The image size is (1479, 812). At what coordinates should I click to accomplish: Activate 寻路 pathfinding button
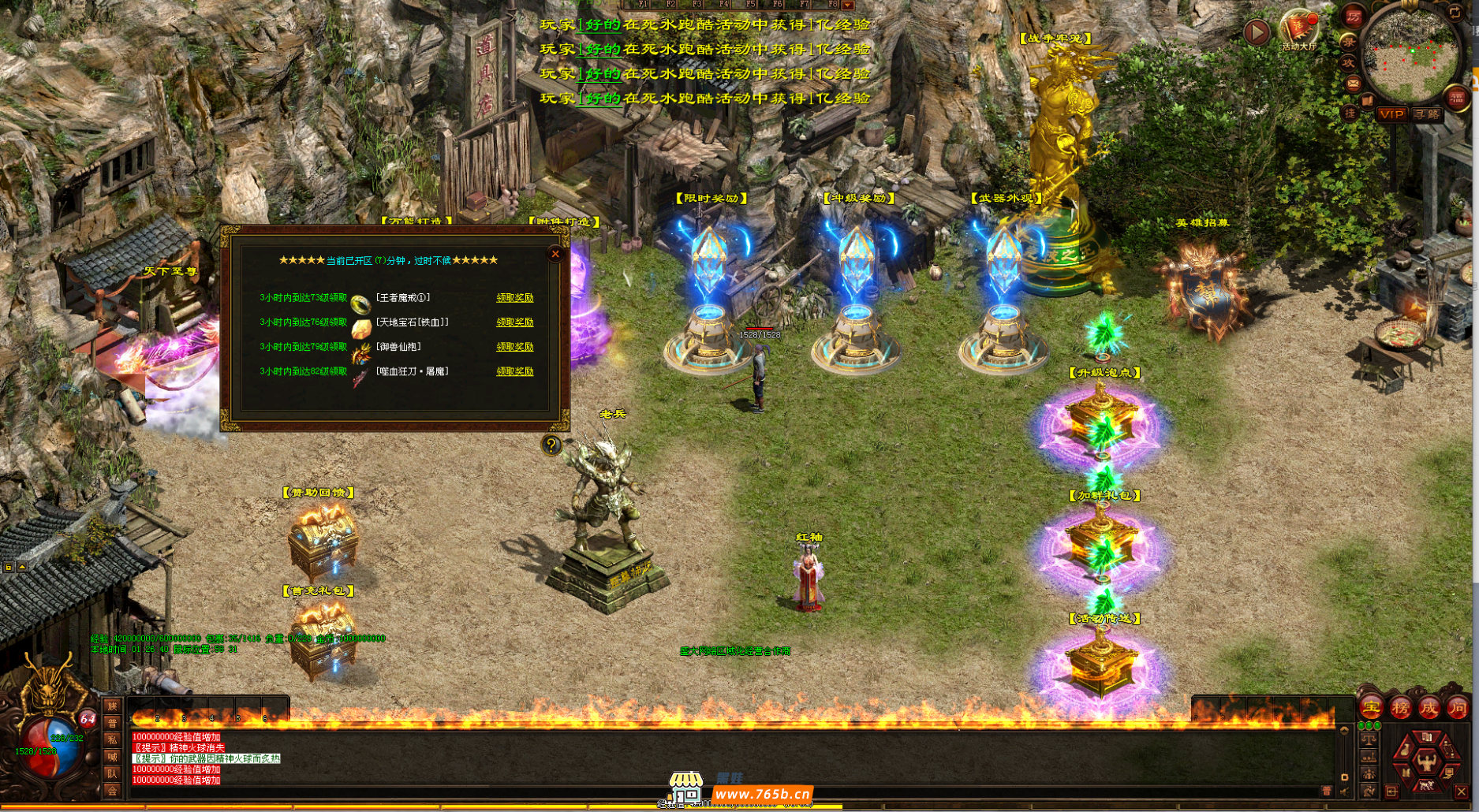coord(1426,114)
